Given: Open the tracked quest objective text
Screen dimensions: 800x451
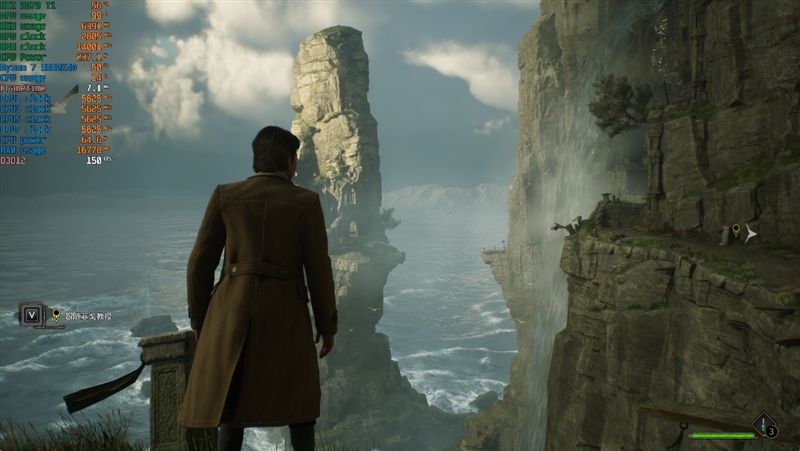Looking at the screenshot, I should [x=88, y=315].
